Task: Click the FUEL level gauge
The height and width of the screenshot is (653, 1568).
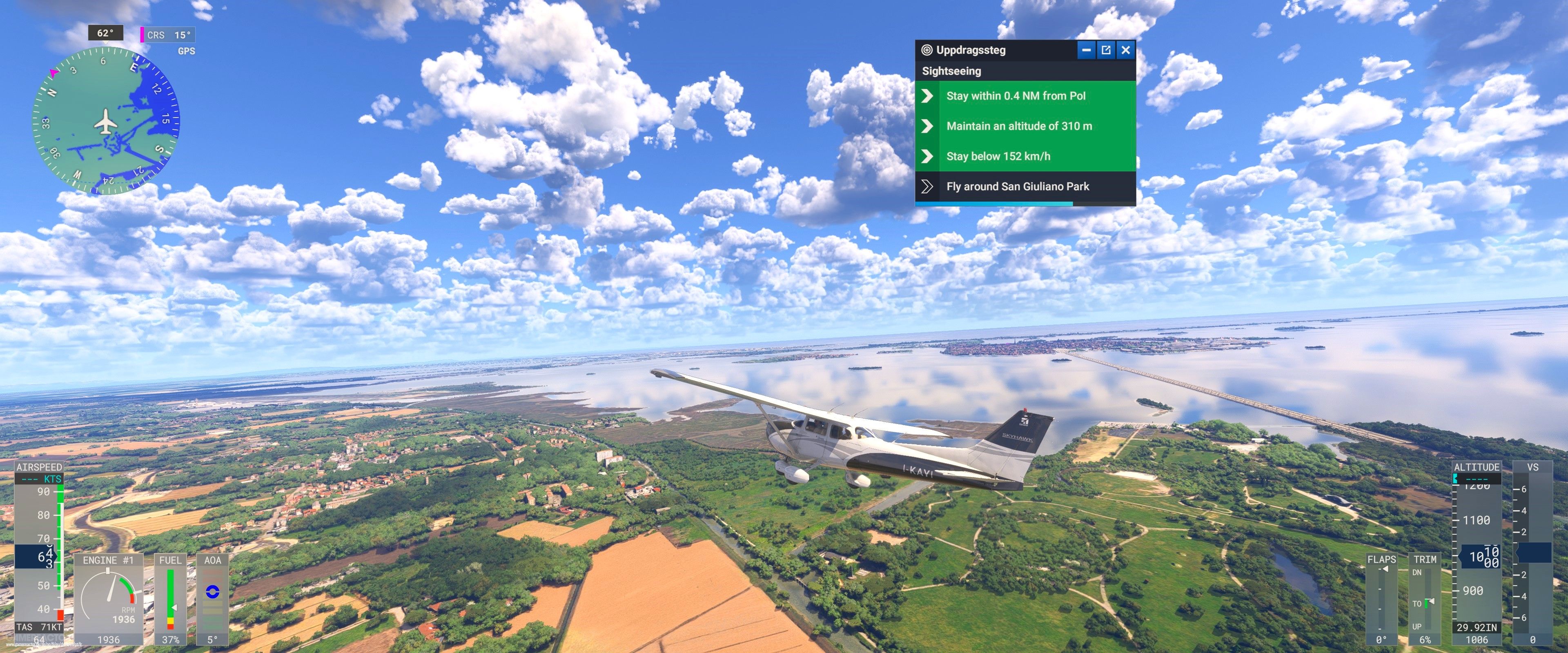Action: (x=171, y=600)
